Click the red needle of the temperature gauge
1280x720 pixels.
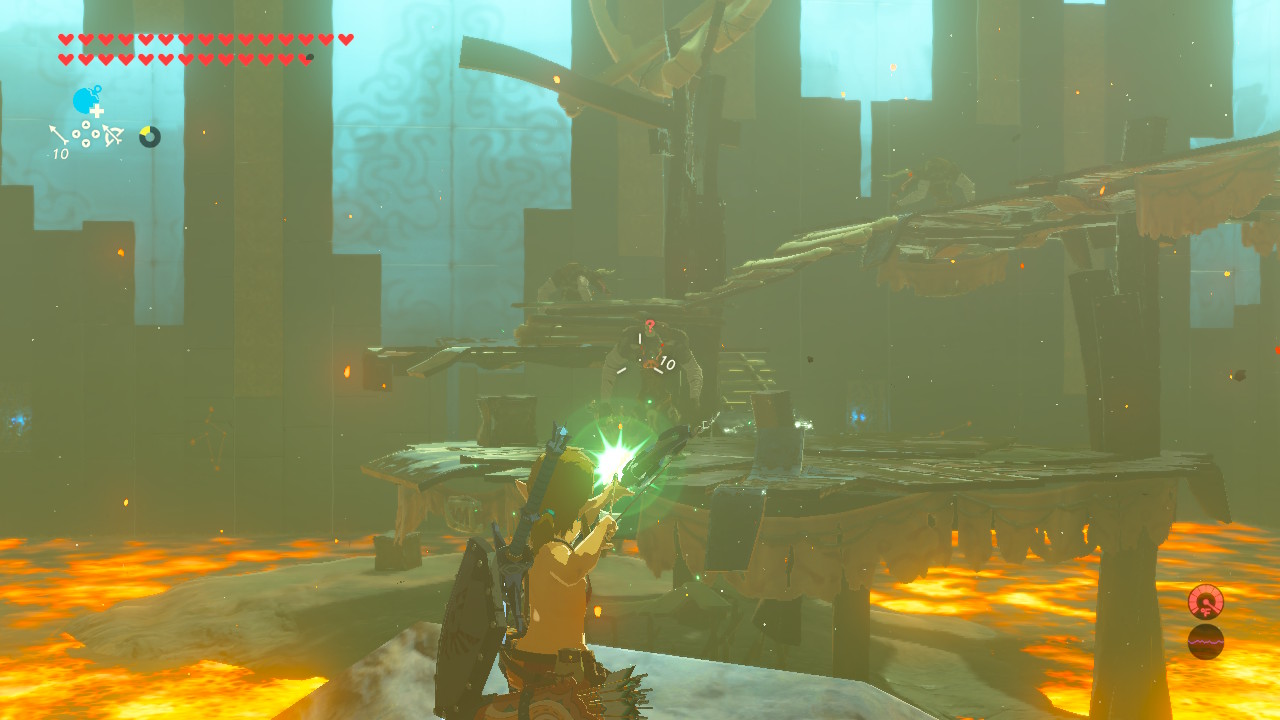(1210, 605)
